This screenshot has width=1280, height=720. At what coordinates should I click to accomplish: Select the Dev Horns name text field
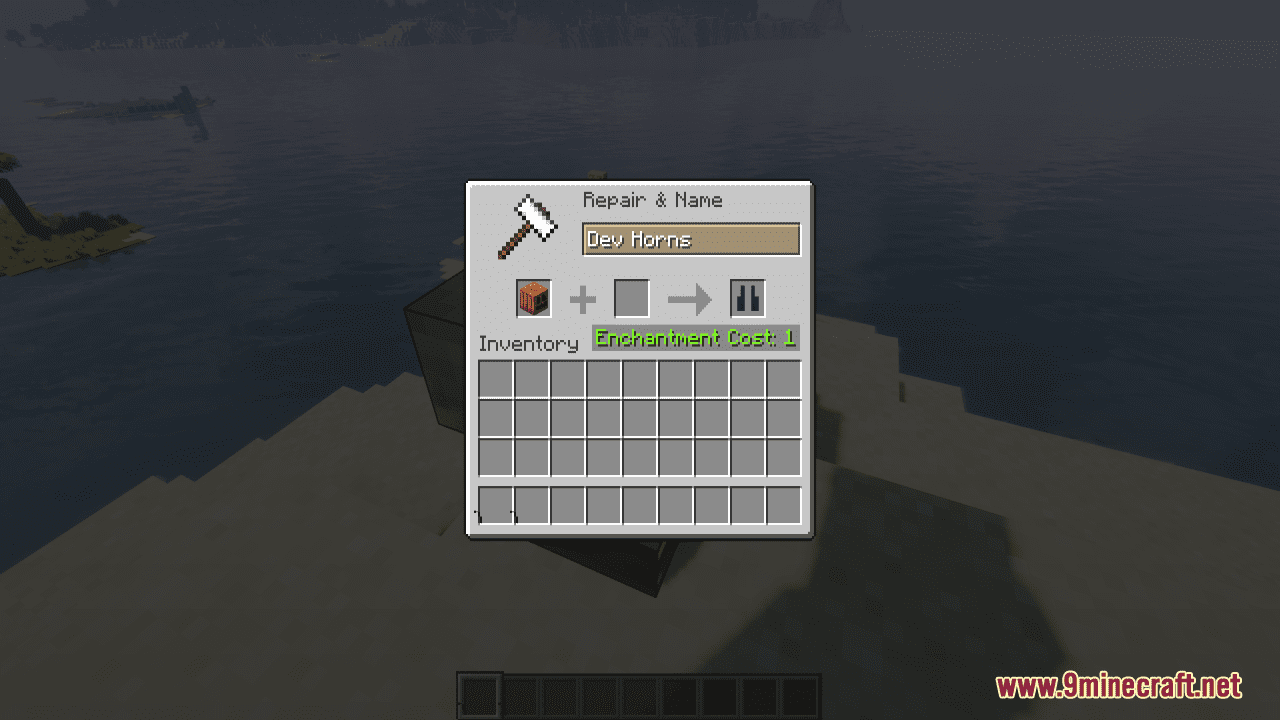coord(691,239)
